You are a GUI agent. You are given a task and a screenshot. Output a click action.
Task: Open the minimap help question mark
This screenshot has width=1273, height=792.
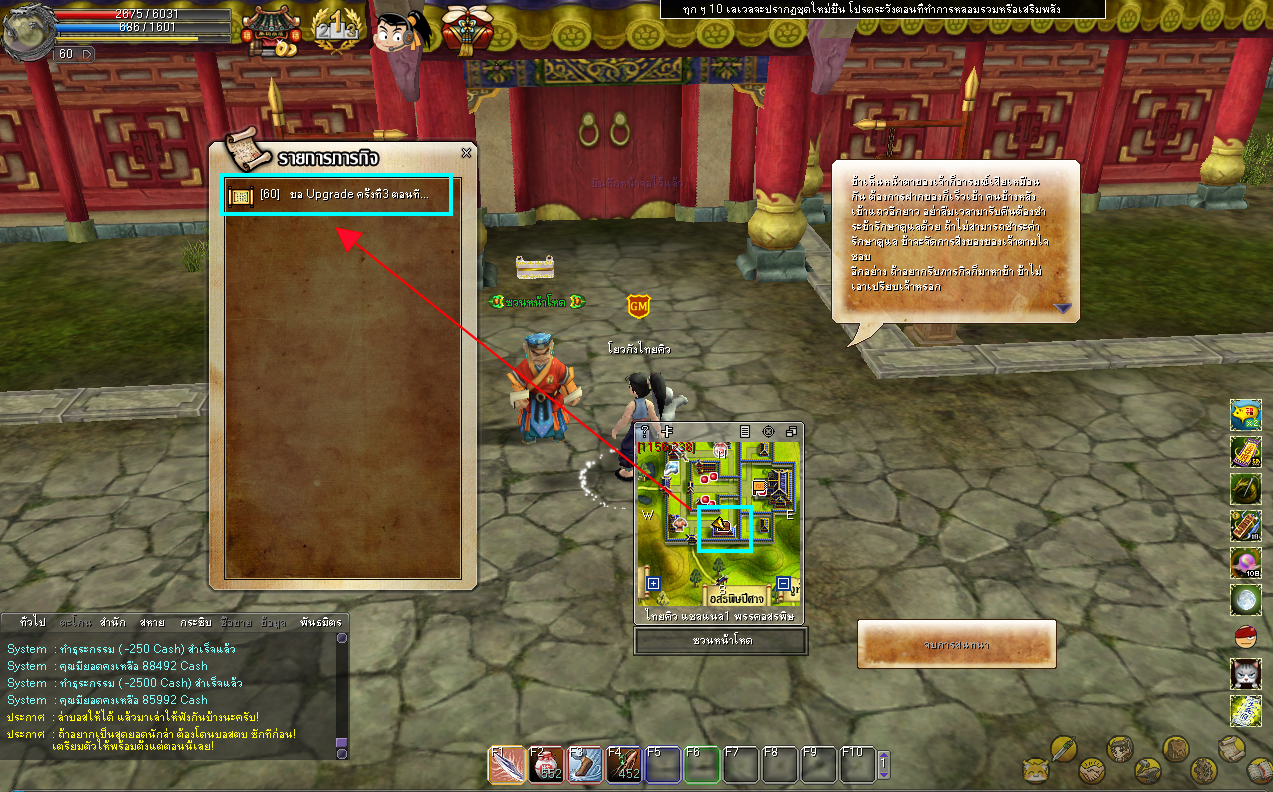tap(646, 431)
